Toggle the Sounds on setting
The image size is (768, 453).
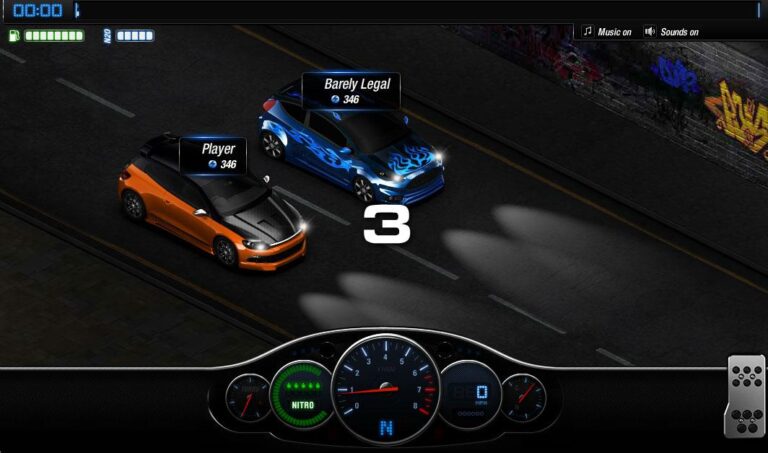[x=671, y=32]
